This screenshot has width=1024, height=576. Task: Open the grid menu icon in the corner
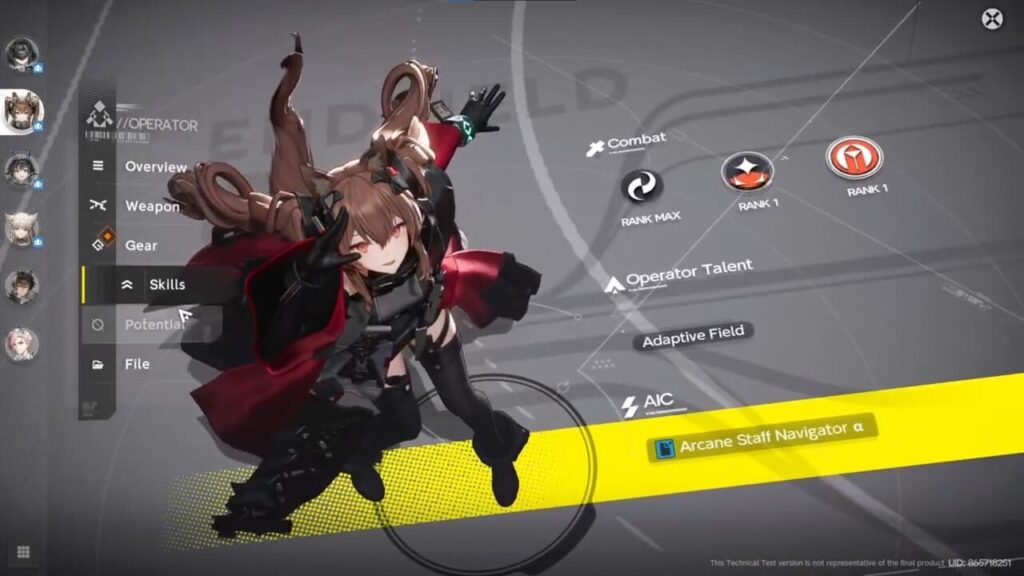pyautogui.click(x=23, y=552)
